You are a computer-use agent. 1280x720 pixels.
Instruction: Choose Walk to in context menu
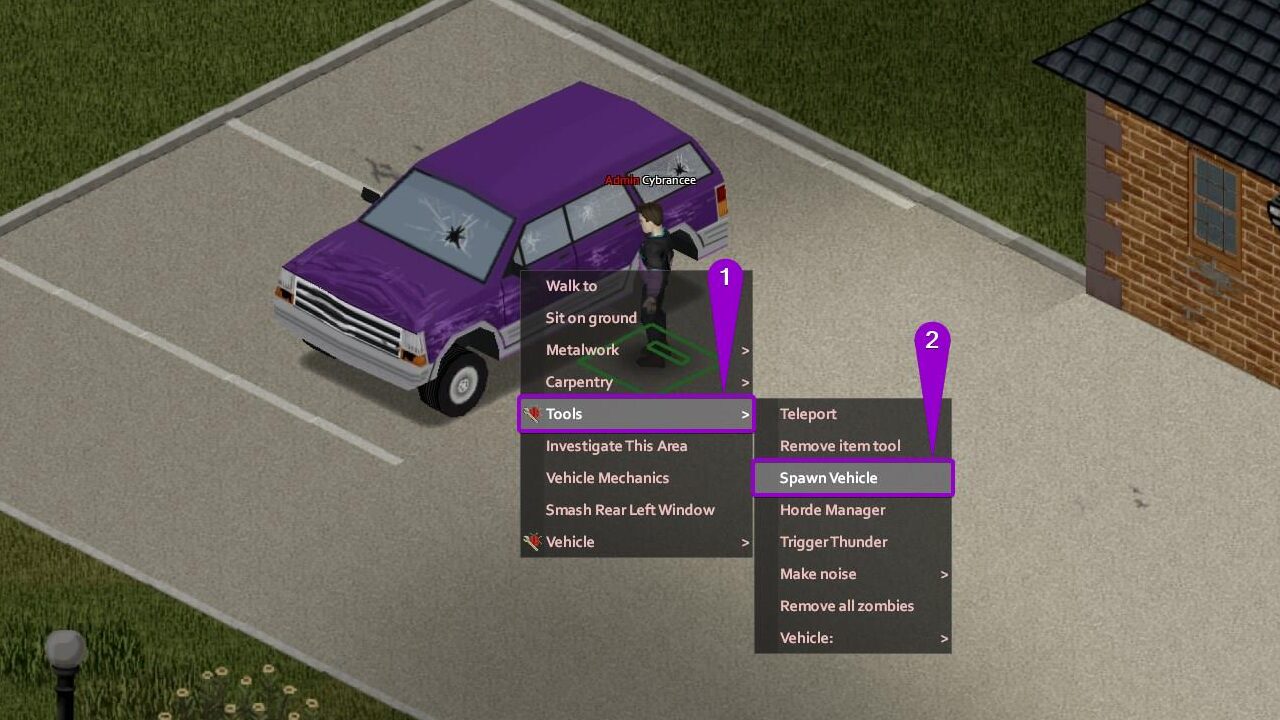571,286
